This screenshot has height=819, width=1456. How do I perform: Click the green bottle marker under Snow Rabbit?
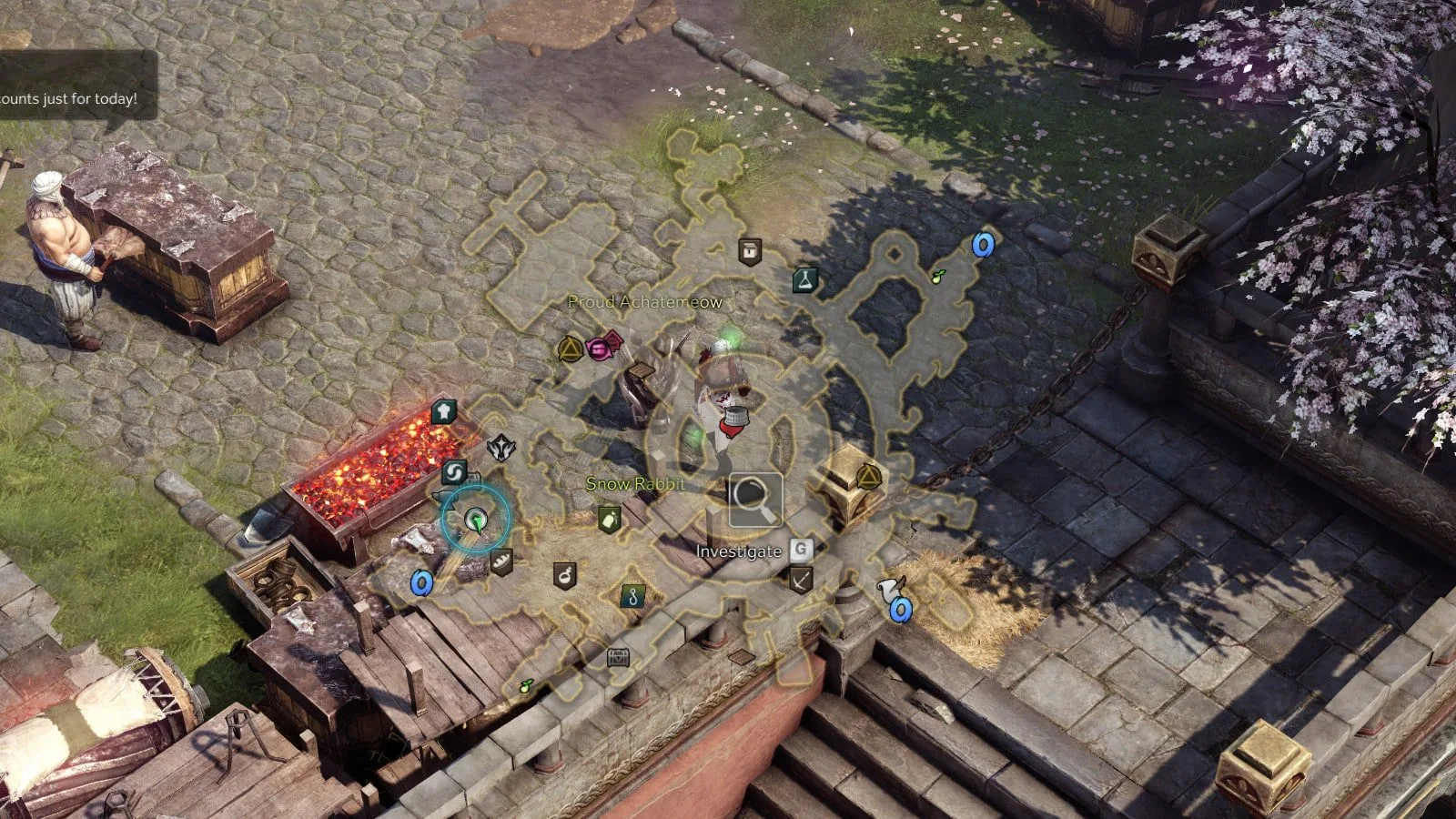point(609,520)
